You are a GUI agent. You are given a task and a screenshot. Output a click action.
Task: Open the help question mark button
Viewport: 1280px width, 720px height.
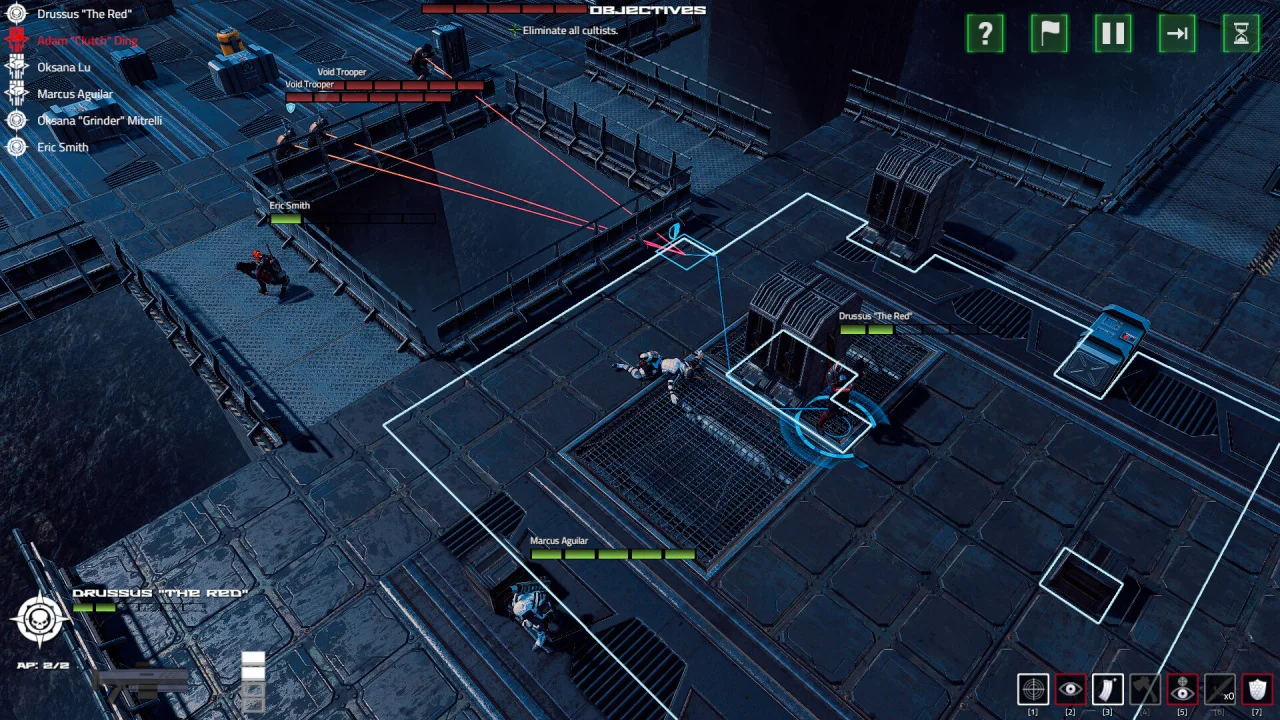pyautogui.click(x=985, y=34)
